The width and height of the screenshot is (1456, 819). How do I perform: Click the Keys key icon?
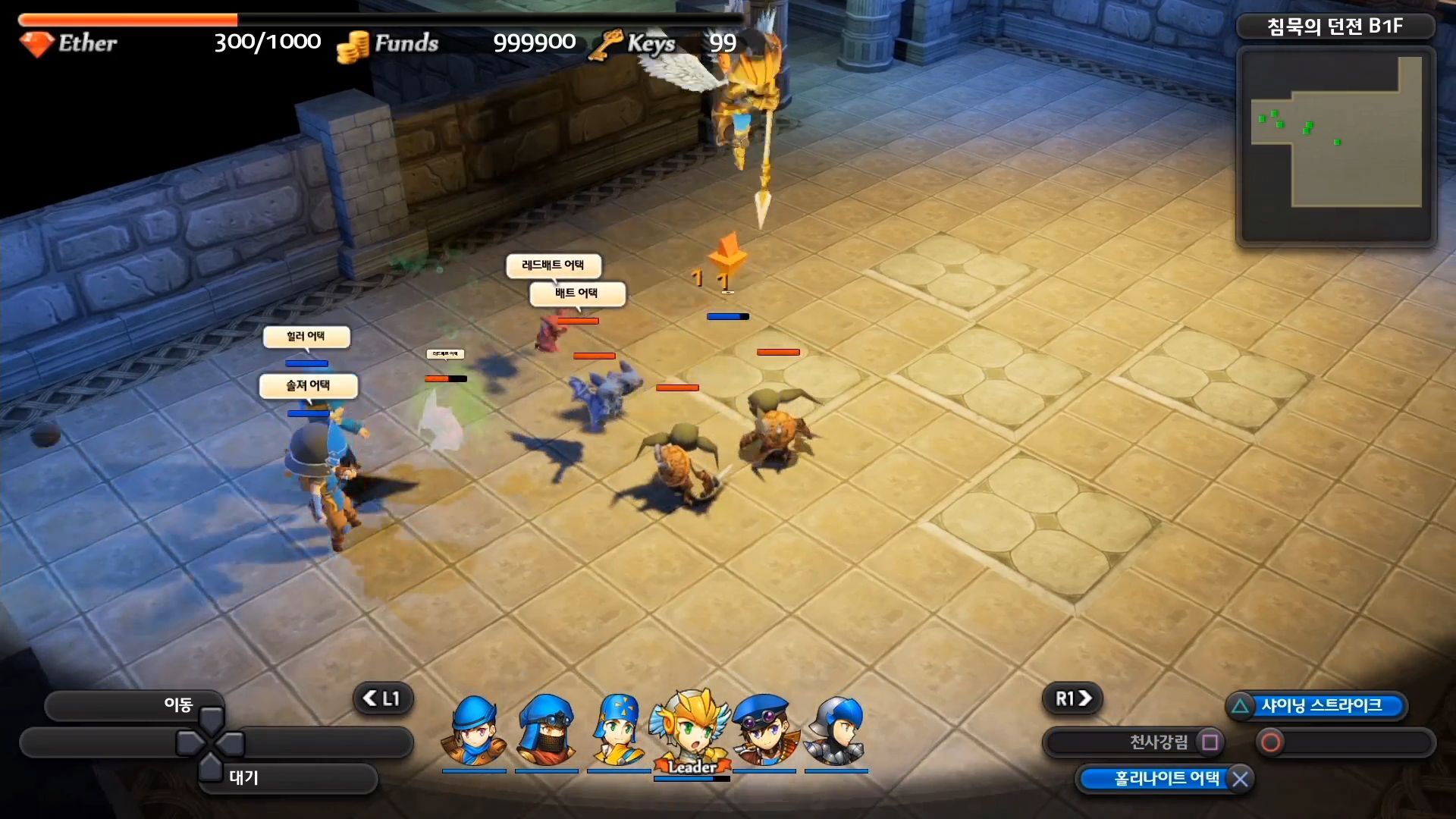pyautogui.click(x=607, y=43)
